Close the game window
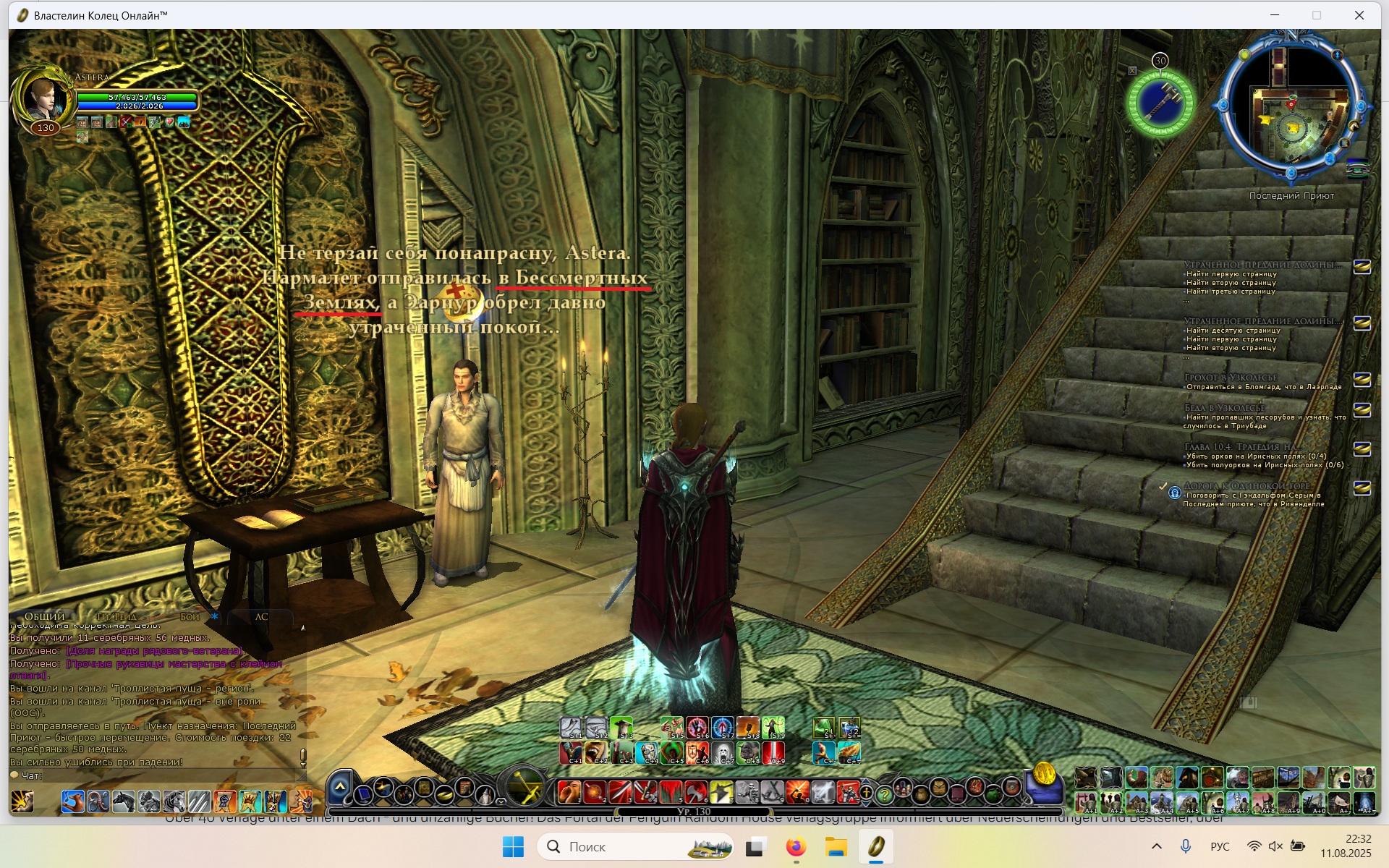Viewport: 1389px width, 868px height. tap(1359, 15)
